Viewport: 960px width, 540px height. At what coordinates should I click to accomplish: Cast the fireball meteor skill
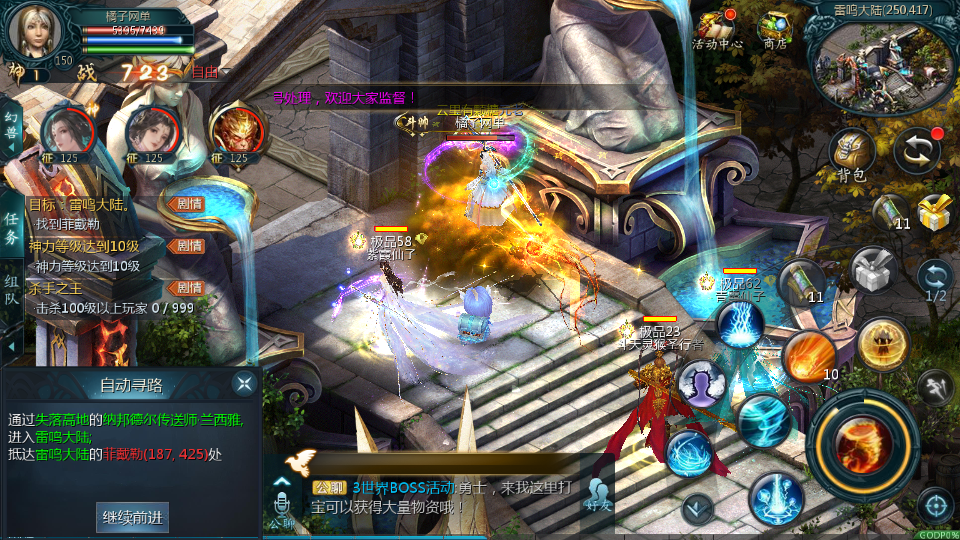pyautogui.click(x=809, y=357)
